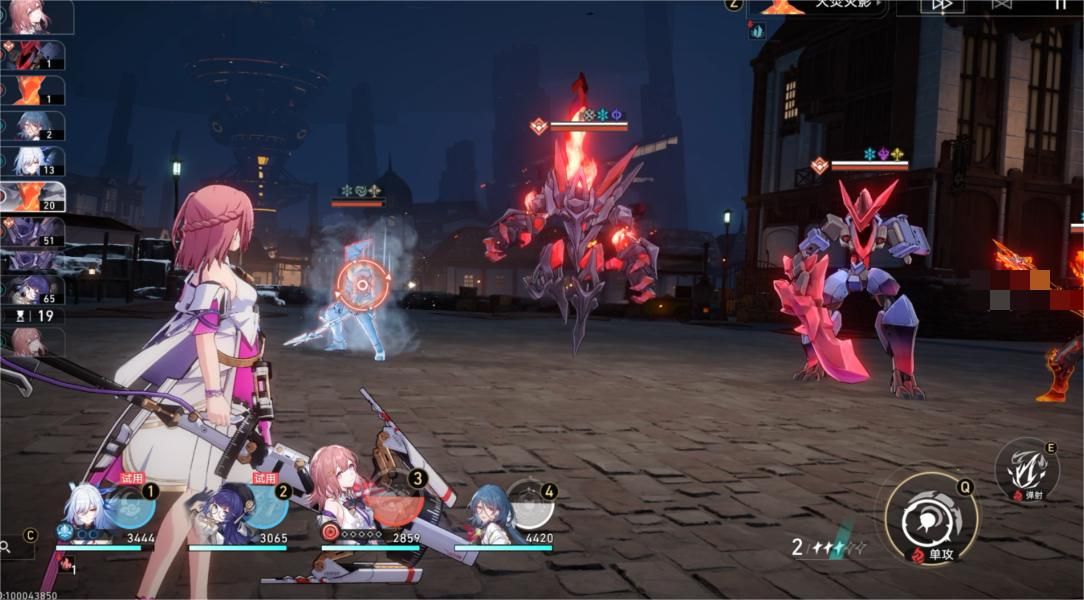Trigger ultimate of blue-haired character 4
Viewport: 1084px width, 600px height.
[529, 505]
